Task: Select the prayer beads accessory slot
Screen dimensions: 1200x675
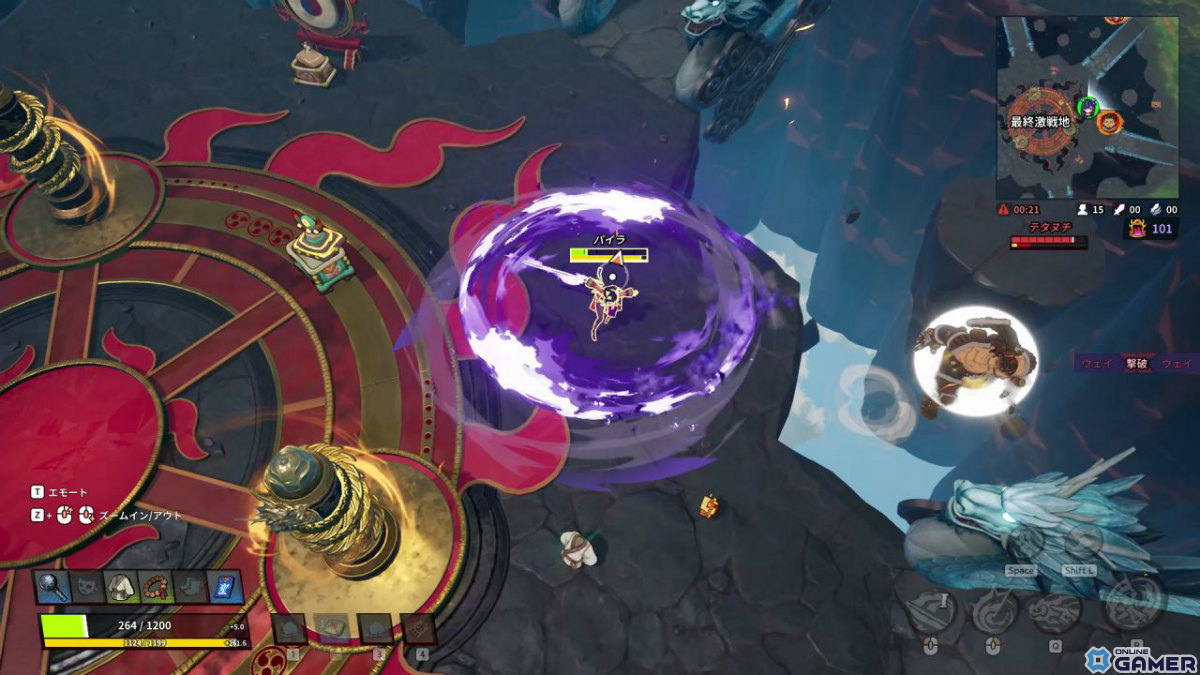Action: tap(157, 586)
